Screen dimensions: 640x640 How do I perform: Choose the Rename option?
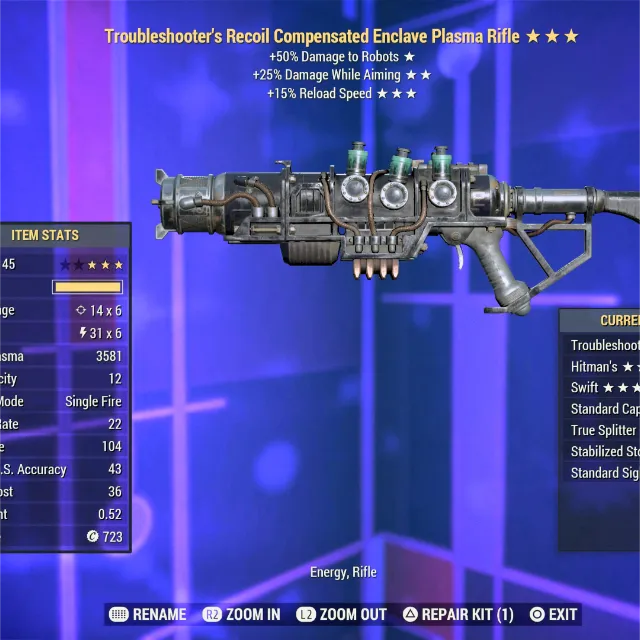click(x=147, y=614)
